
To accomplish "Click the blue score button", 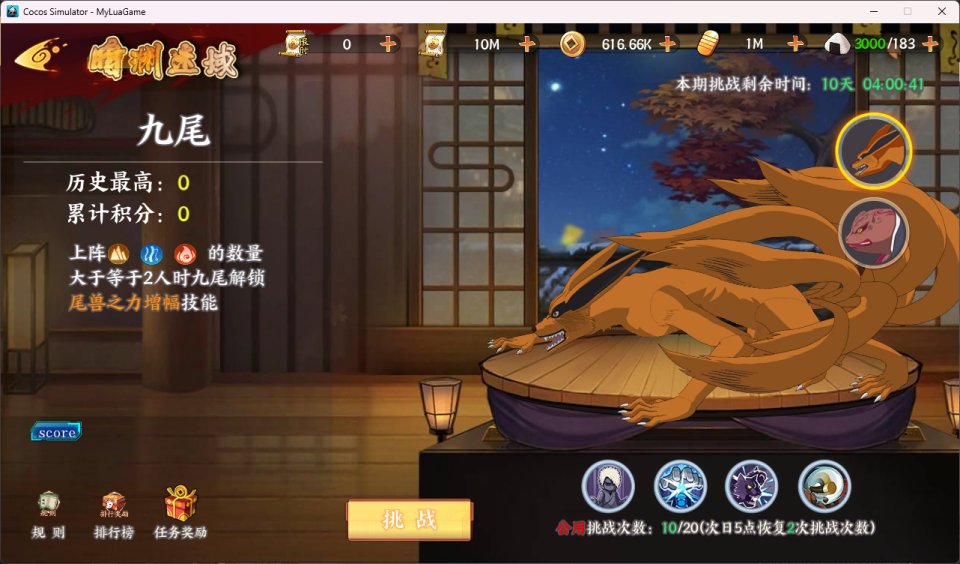I will point(56,432).
